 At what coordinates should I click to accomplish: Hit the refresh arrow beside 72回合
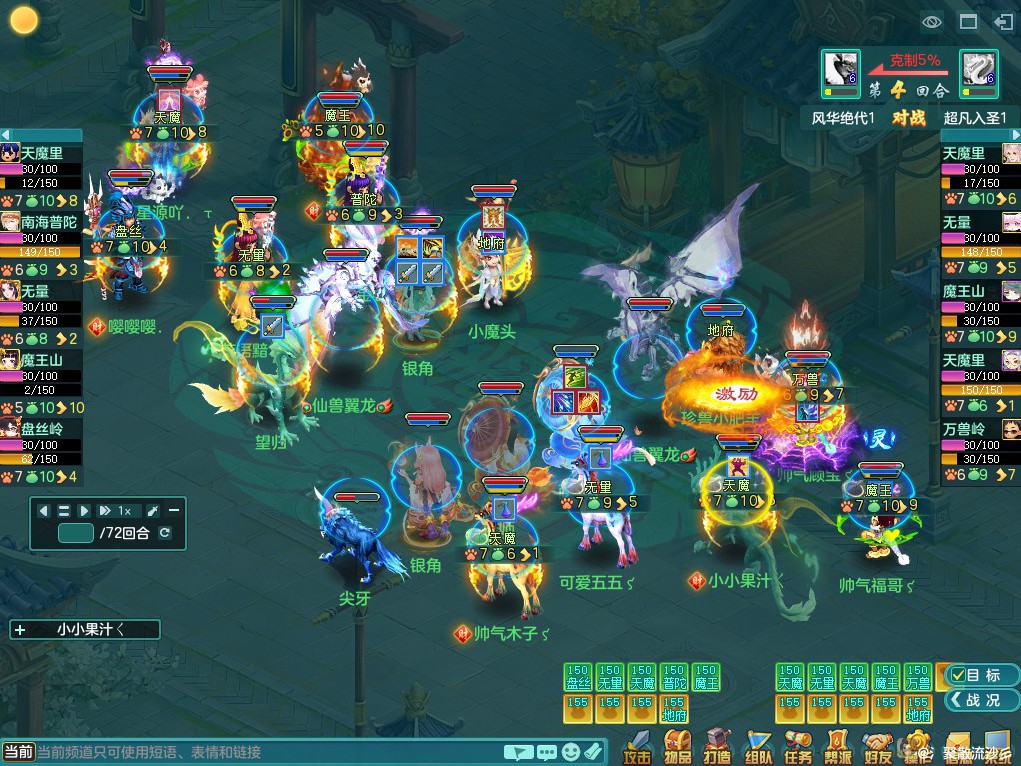[165, 533]
